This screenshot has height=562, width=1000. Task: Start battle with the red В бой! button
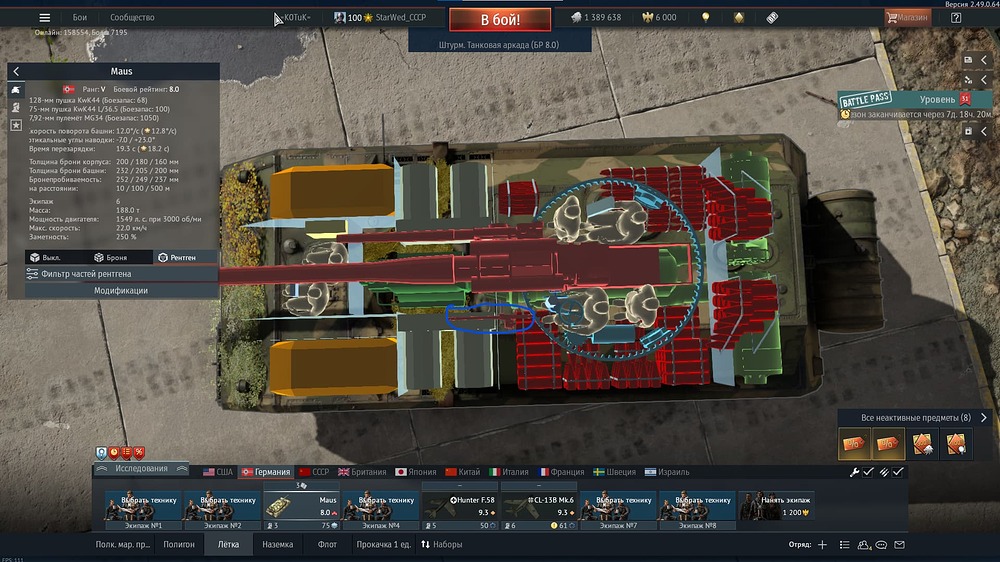tap(499, 19)
